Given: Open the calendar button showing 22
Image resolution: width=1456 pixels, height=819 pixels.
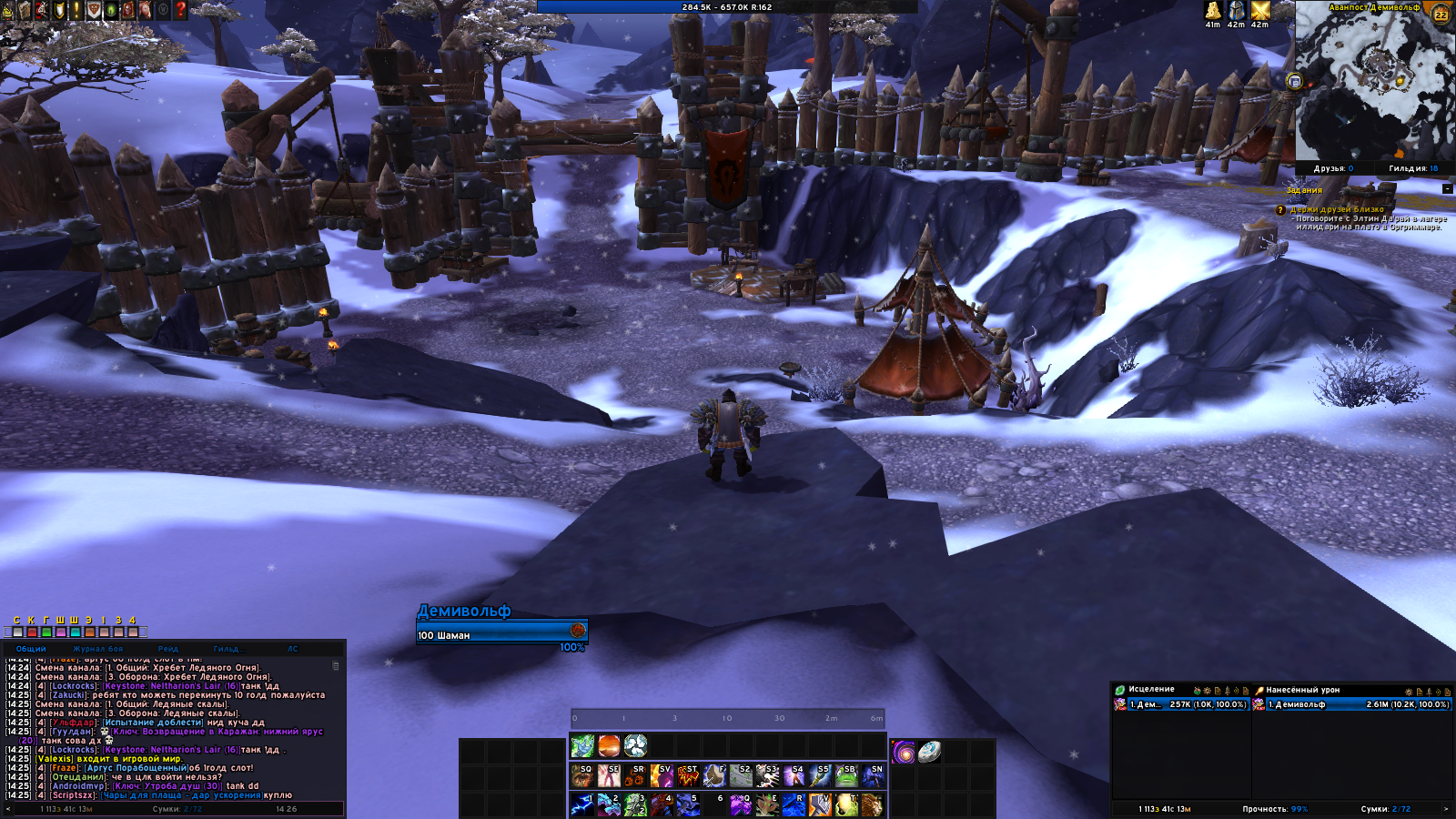Looking at the screenshot, I should coord(1440,14).
